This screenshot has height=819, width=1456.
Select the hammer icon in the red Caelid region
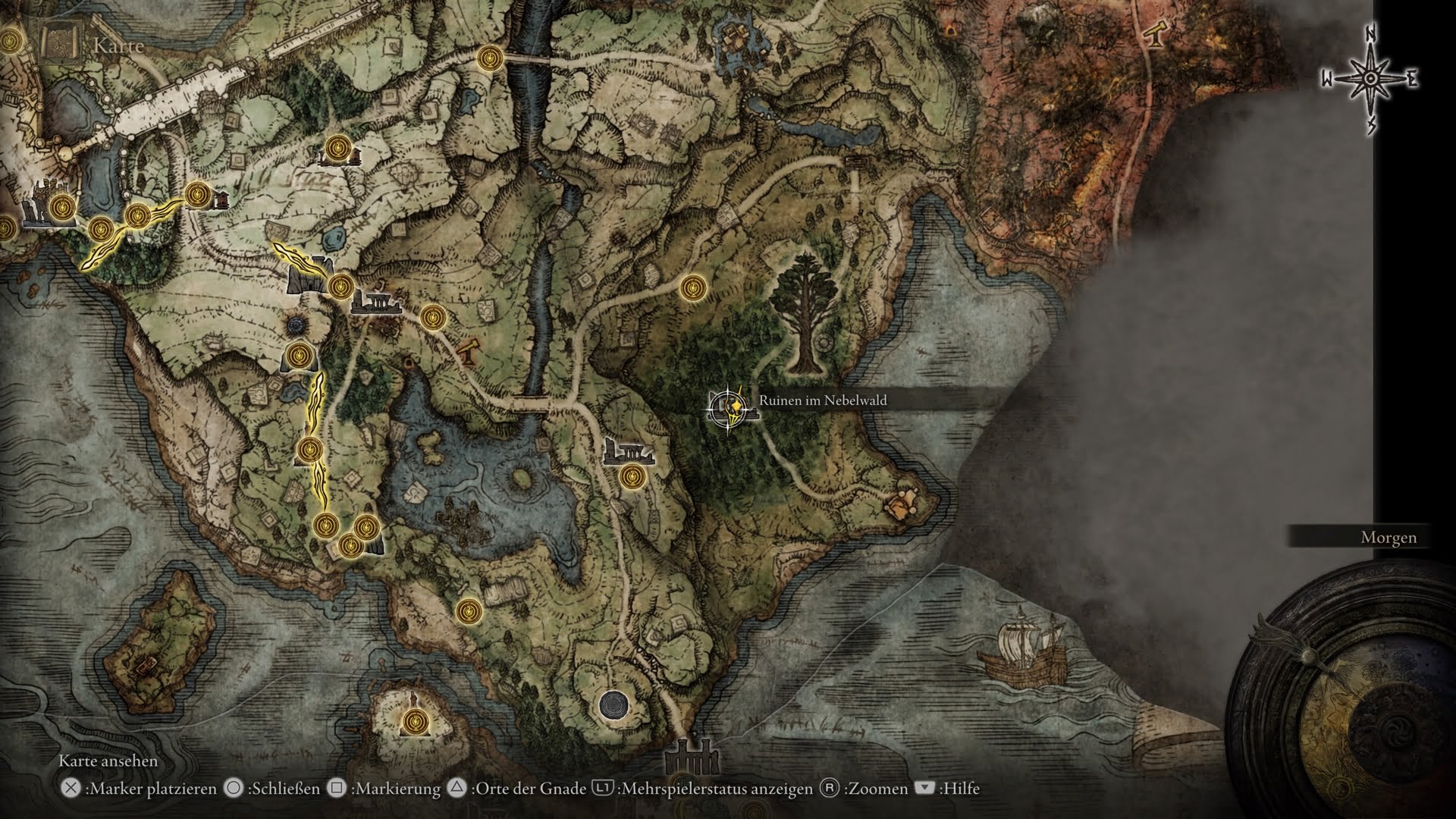[x=1154, y=36]
